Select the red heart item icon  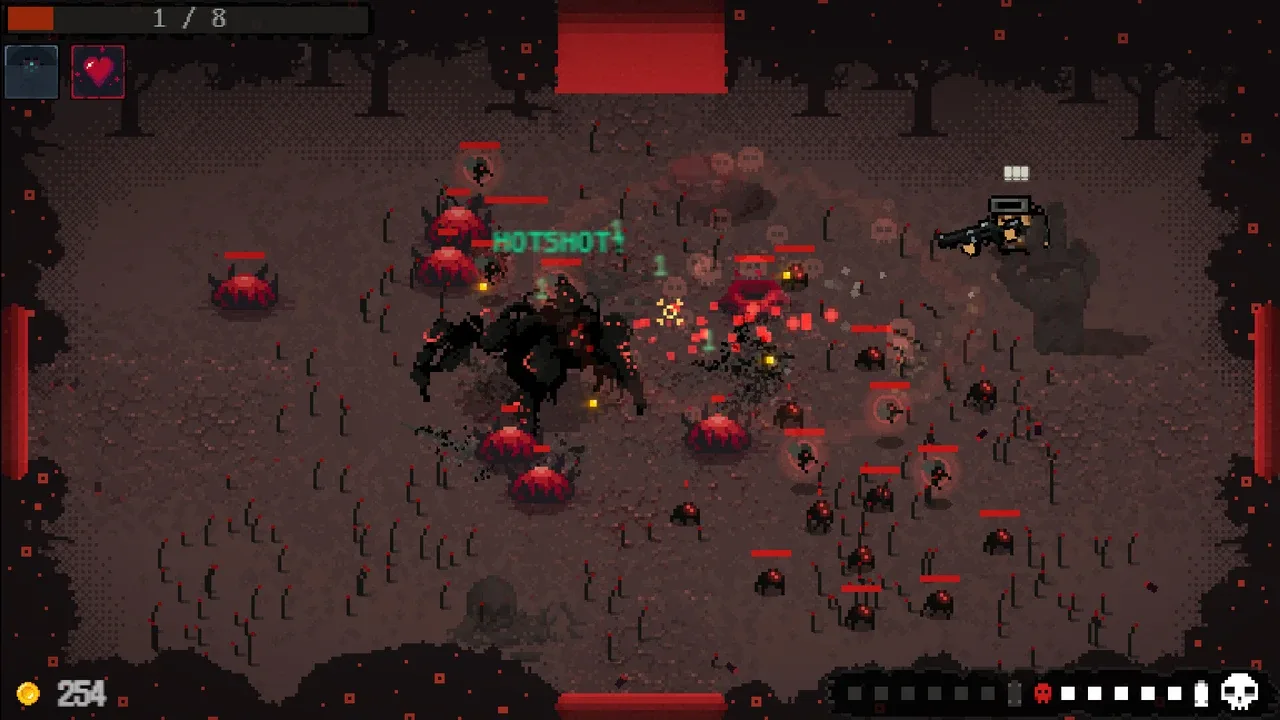click(x=98, y=72)
